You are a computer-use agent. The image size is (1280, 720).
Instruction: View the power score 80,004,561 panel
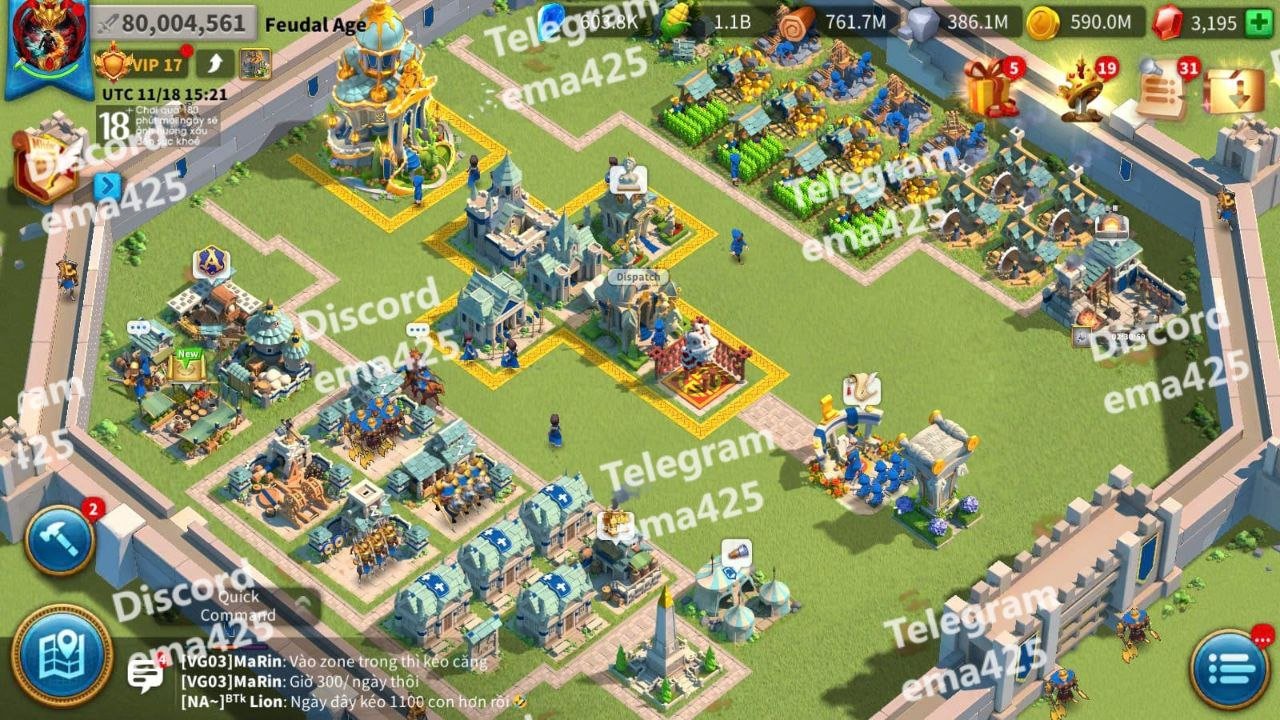tap(170, 23)
